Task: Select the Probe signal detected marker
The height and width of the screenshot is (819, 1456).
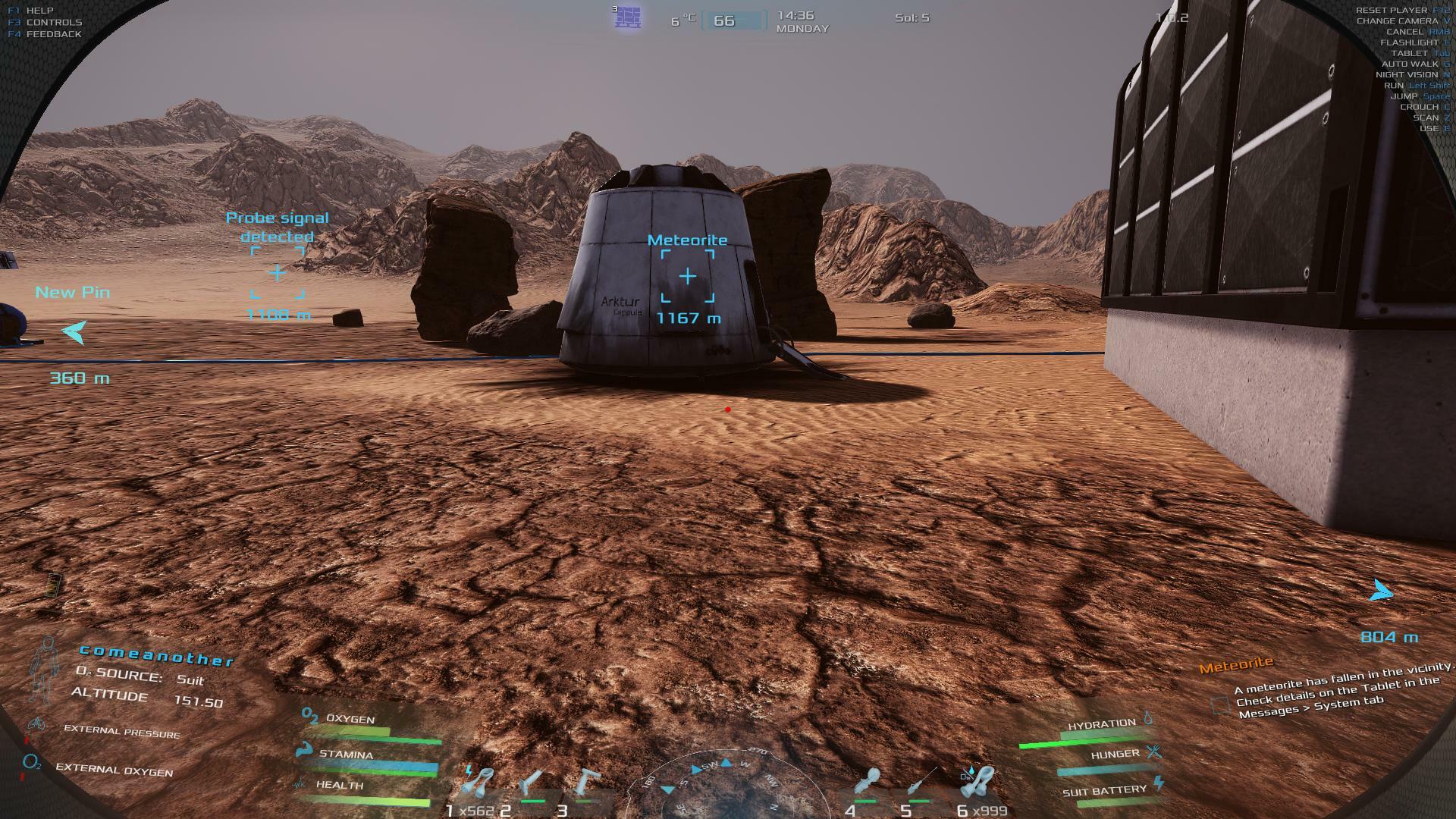Action: point(278,273)
